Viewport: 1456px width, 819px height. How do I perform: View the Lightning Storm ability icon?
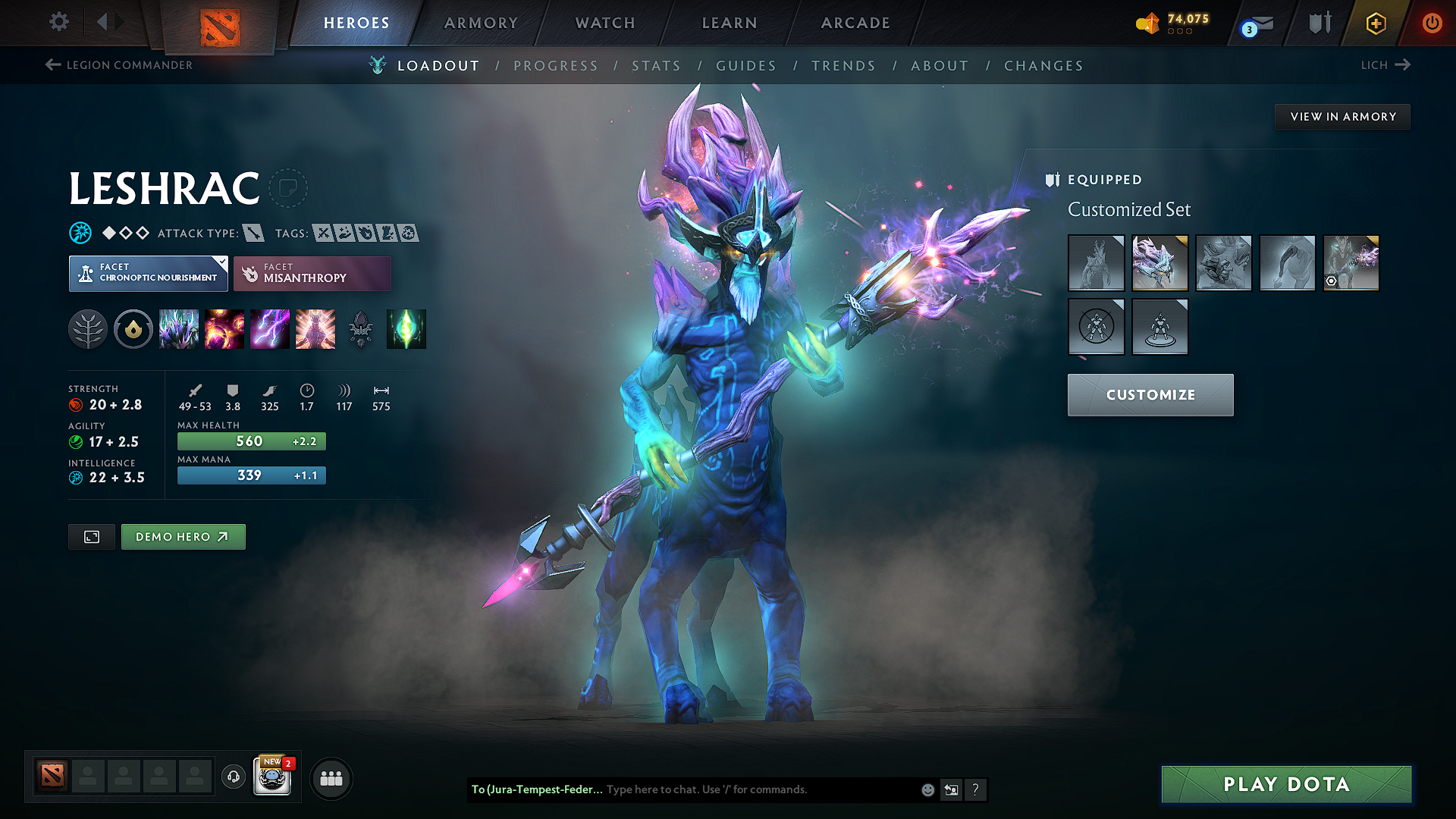[270, 329]
